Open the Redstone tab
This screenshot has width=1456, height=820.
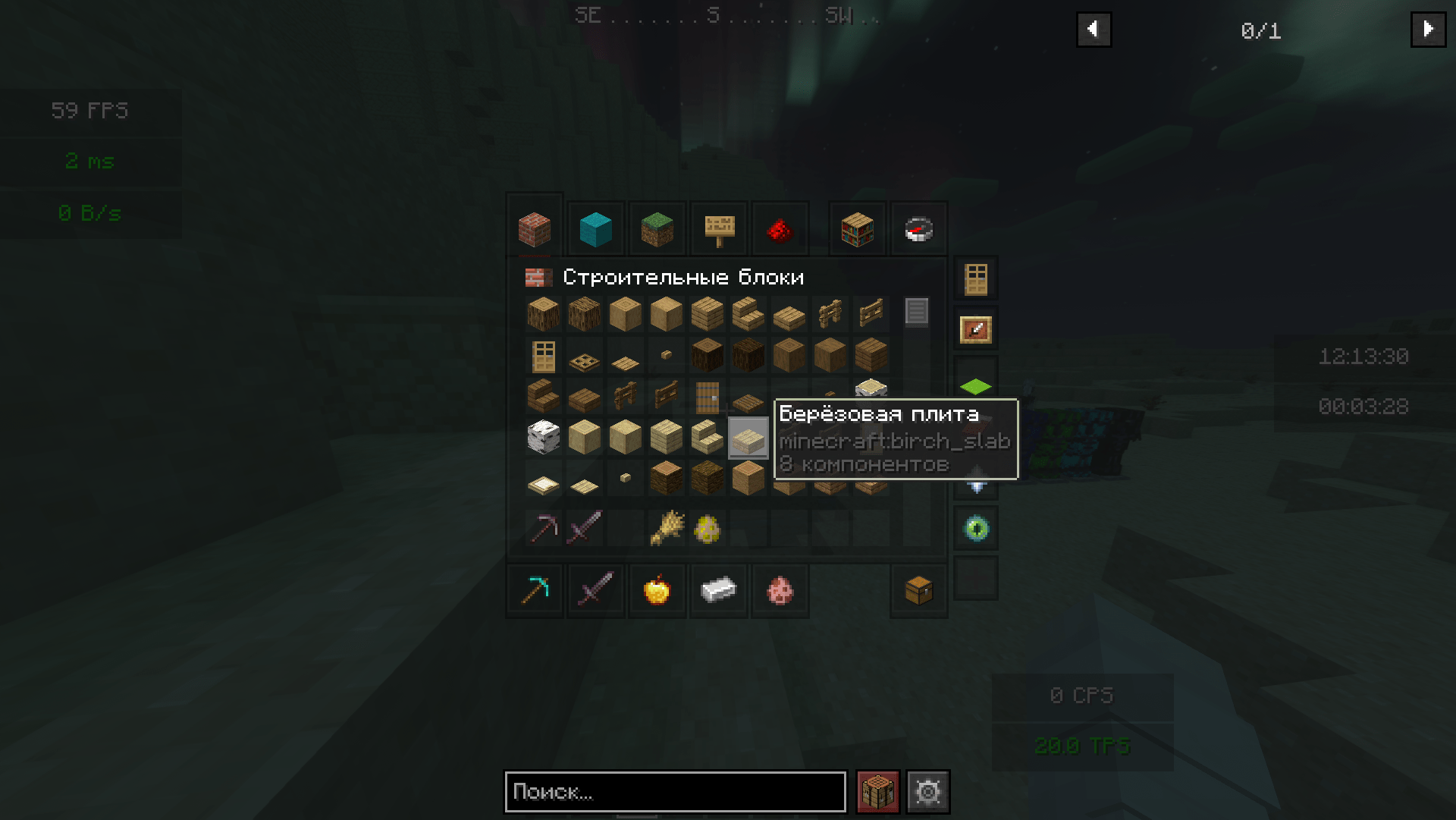coord(780,228)
